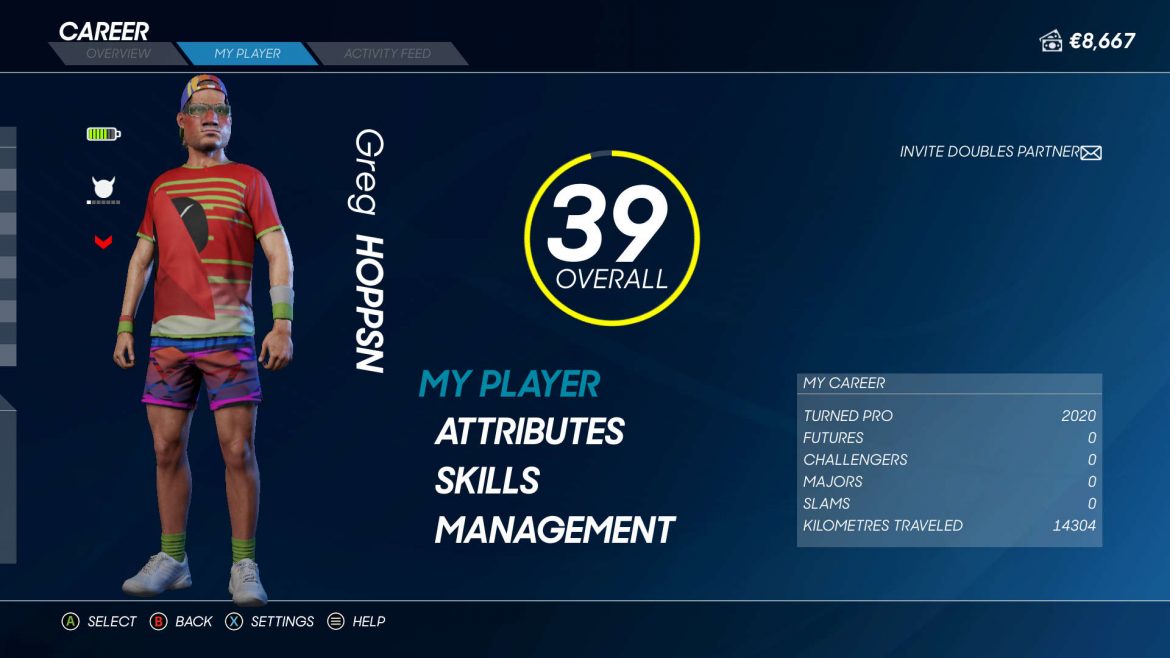The height and width of the screenshot is (658, 1170).
Task: Click Invite Doubles Partner
Action: 999,152
